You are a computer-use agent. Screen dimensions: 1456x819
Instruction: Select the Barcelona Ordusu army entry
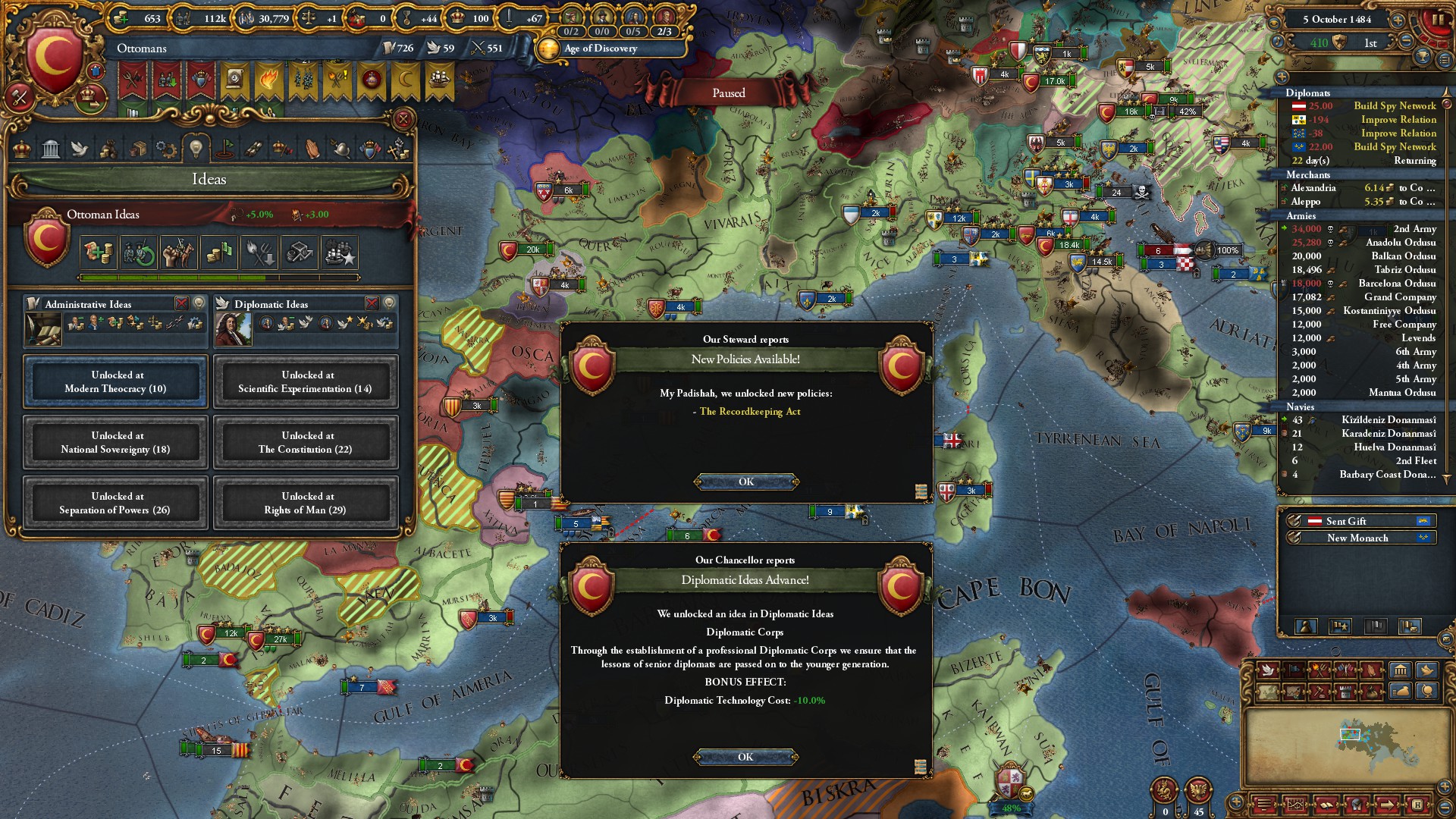(x=1397, y=284)
